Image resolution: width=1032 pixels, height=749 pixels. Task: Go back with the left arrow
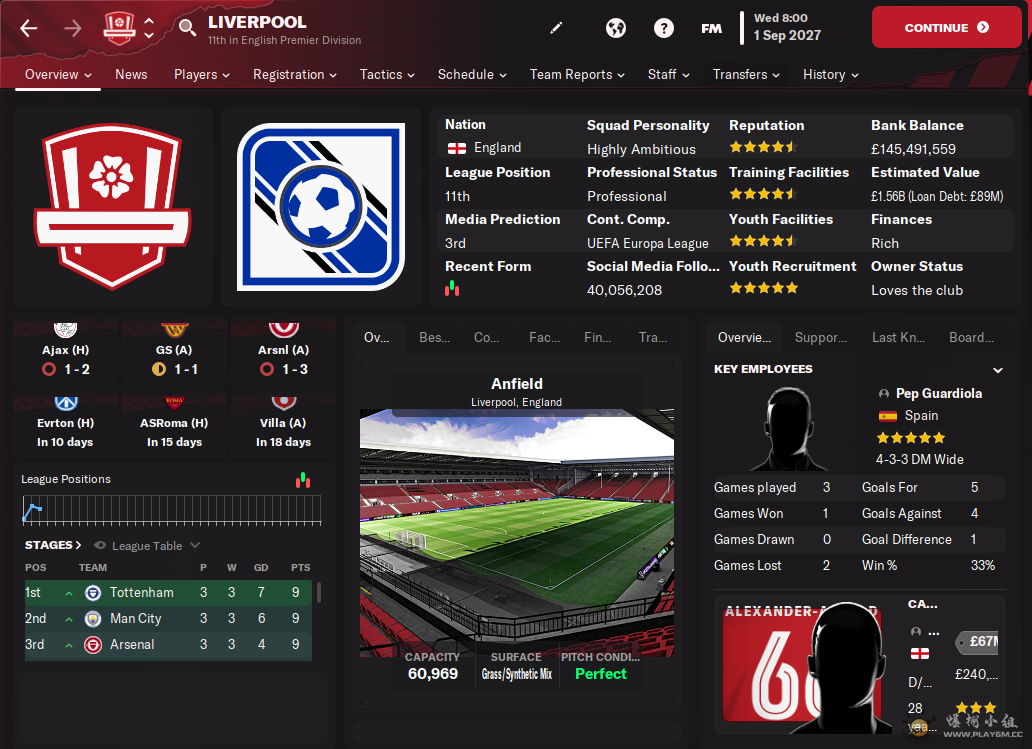[29, 28]
